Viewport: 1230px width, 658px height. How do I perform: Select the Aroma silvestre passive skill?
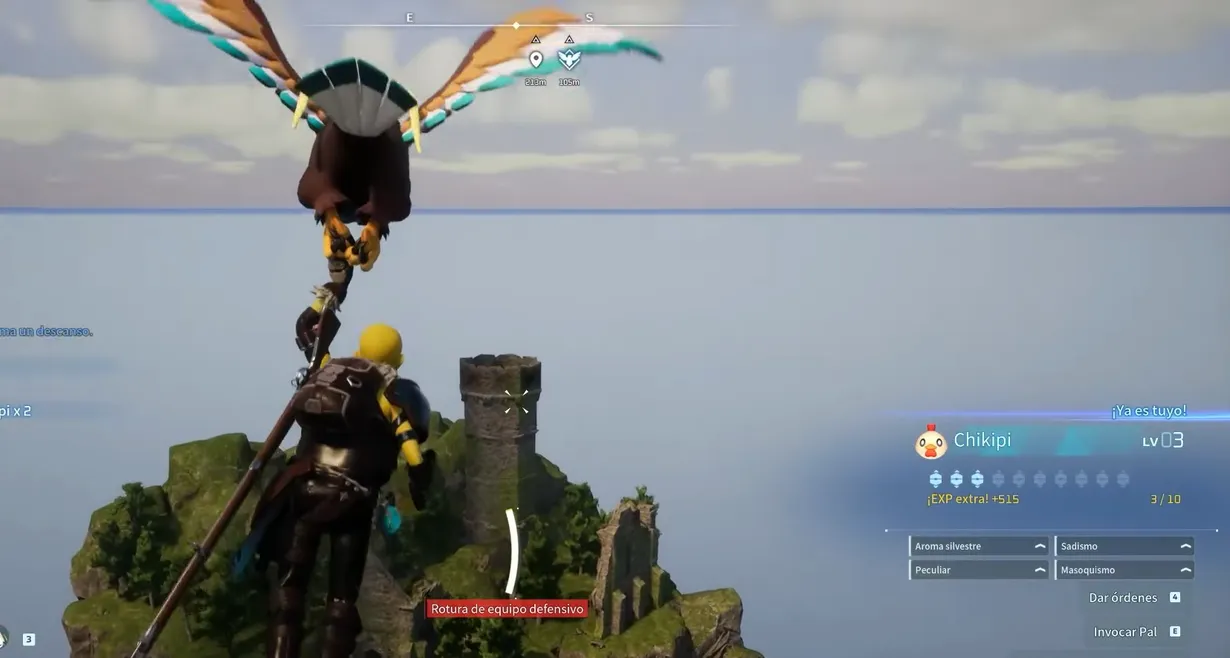click(979, 546)
